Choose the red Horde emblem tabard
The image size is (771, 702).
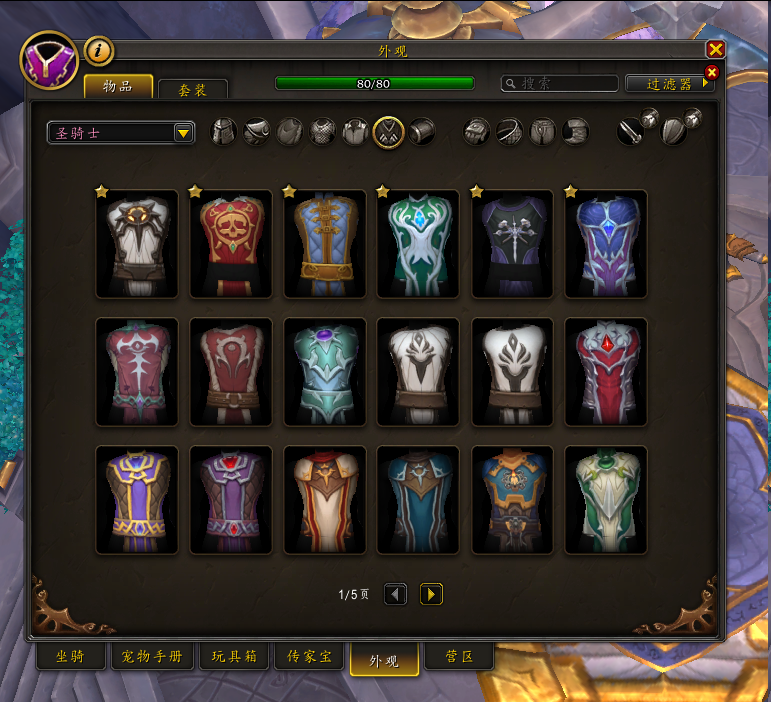pos(231,372)
